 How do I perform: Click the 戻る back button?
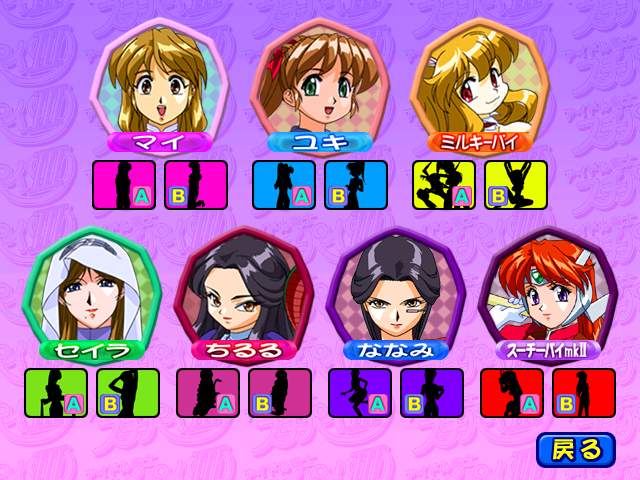coord(575,449)
